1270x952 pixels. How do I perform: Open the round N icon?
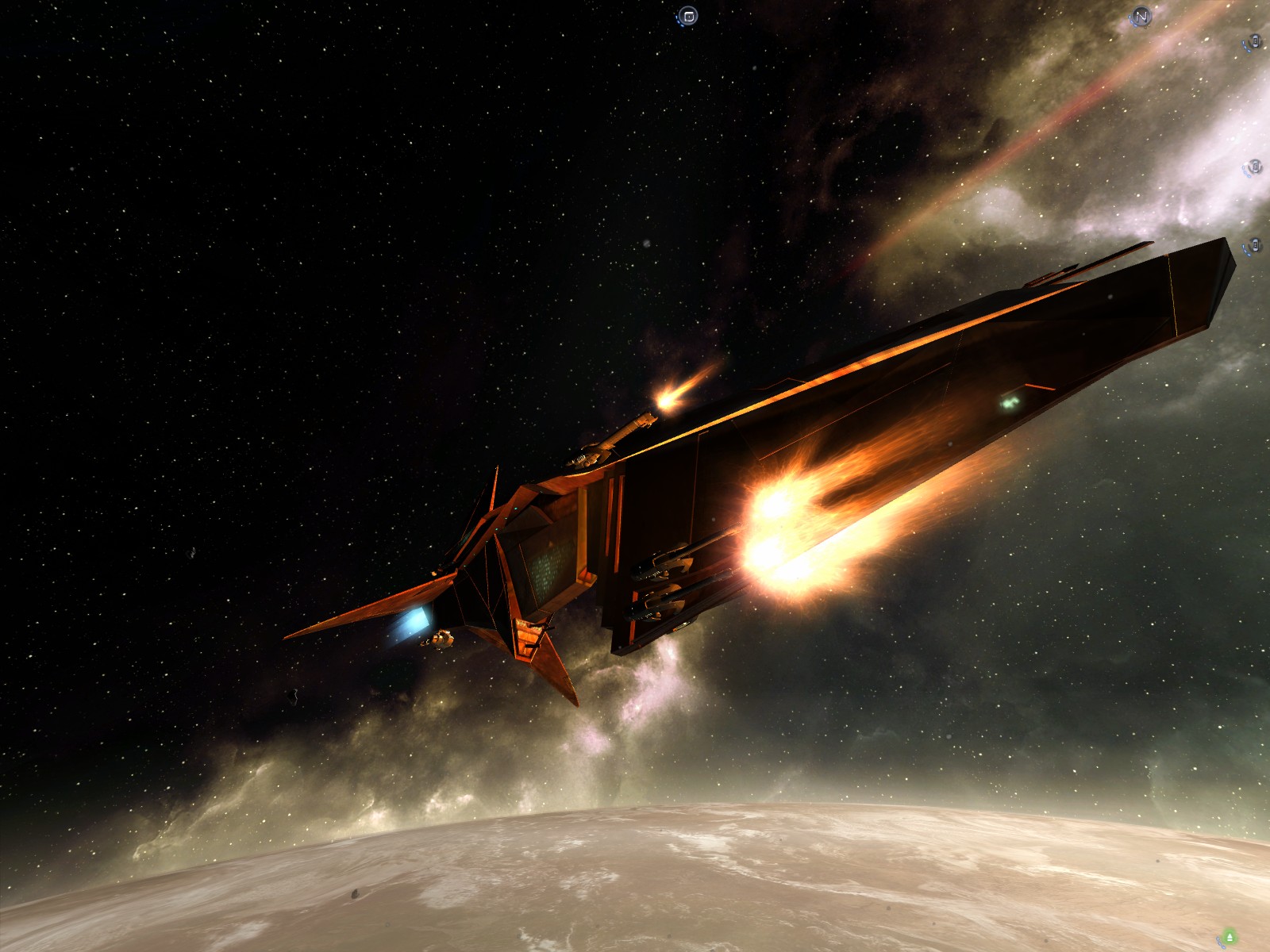pyautogui.click(x=1141, y=16)
